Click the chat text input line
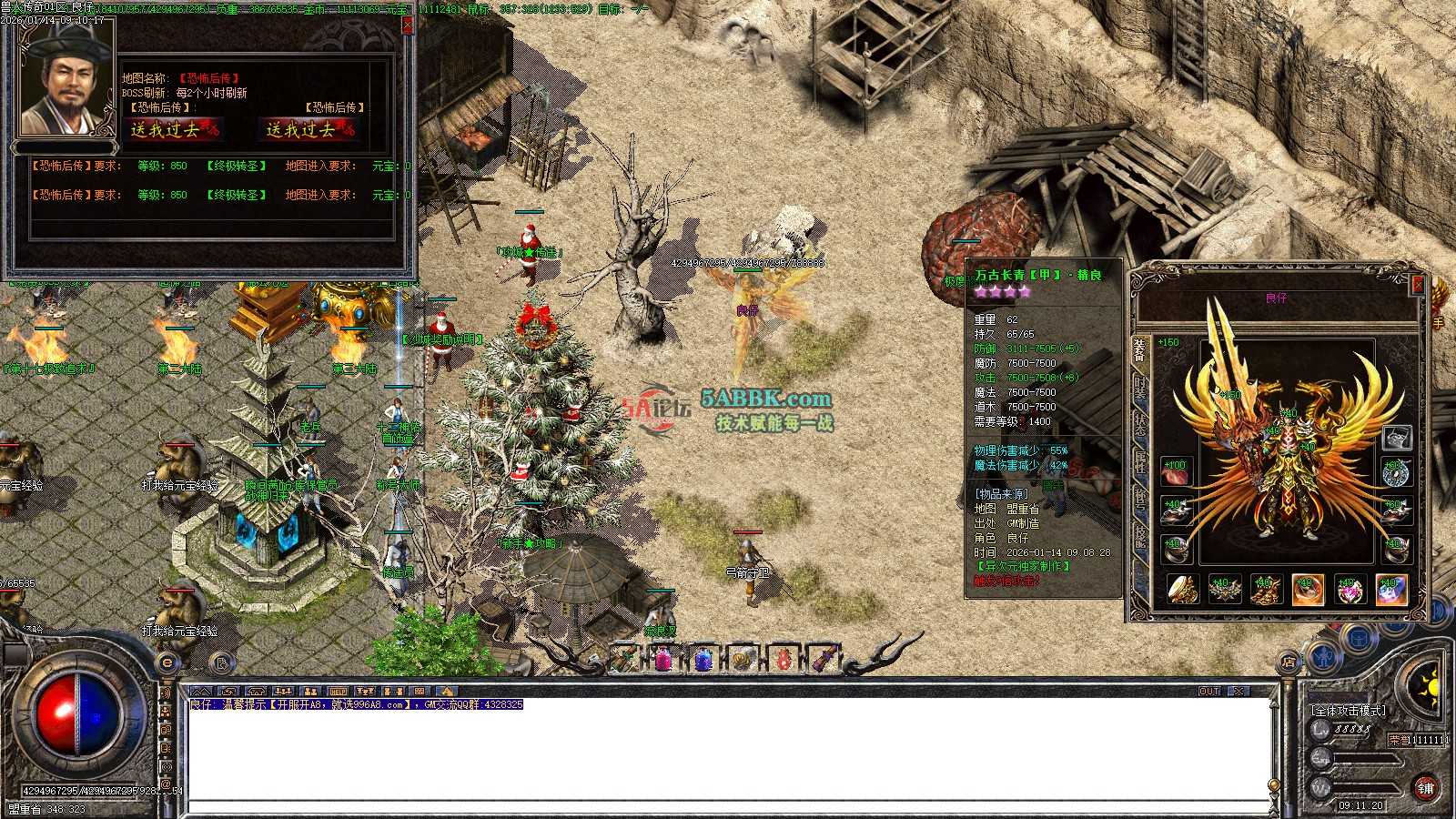Viewport: 1456px width, 819px height. 728,807
